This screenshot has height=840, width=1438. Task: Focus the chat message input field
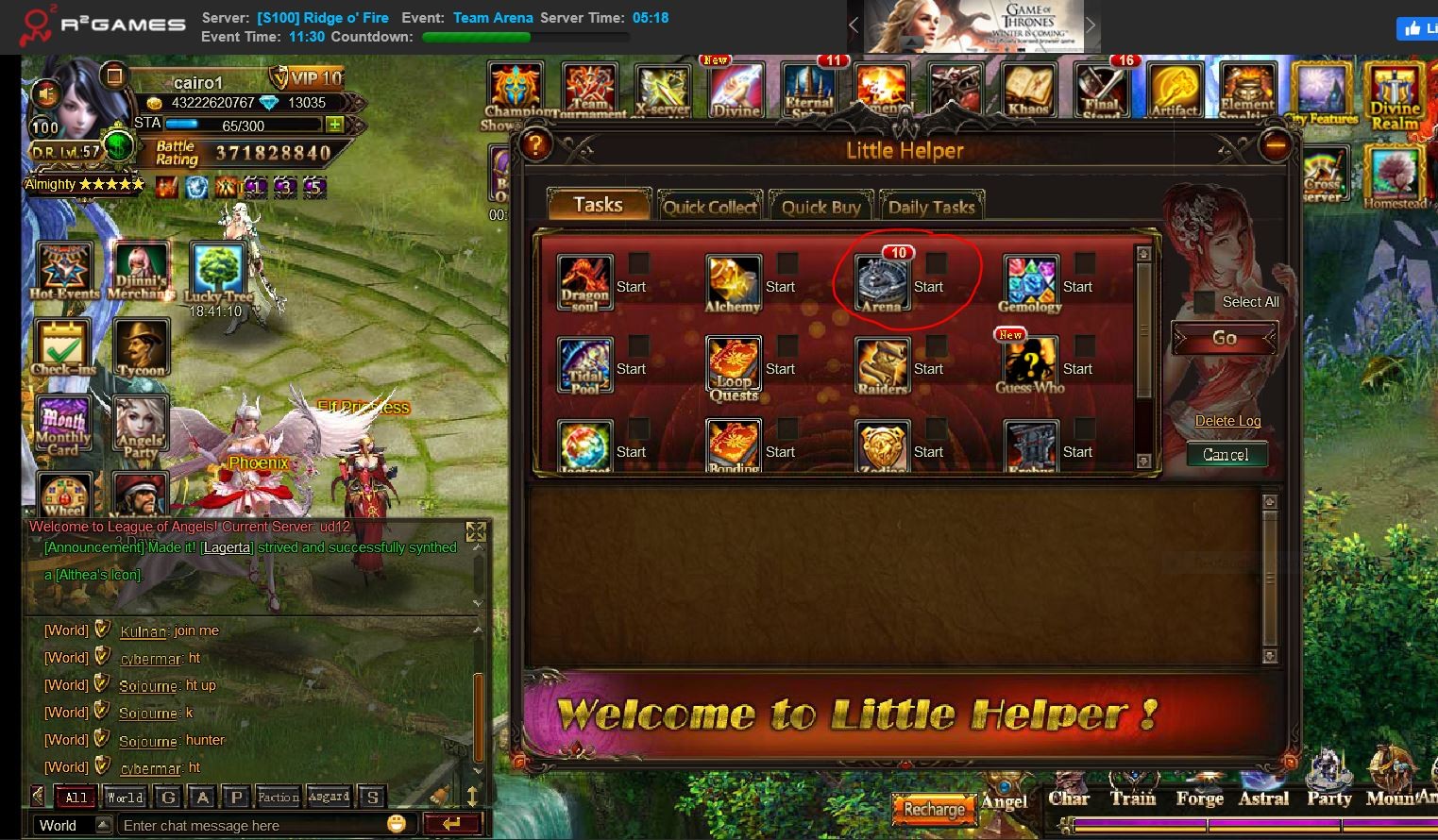point(250,825)
